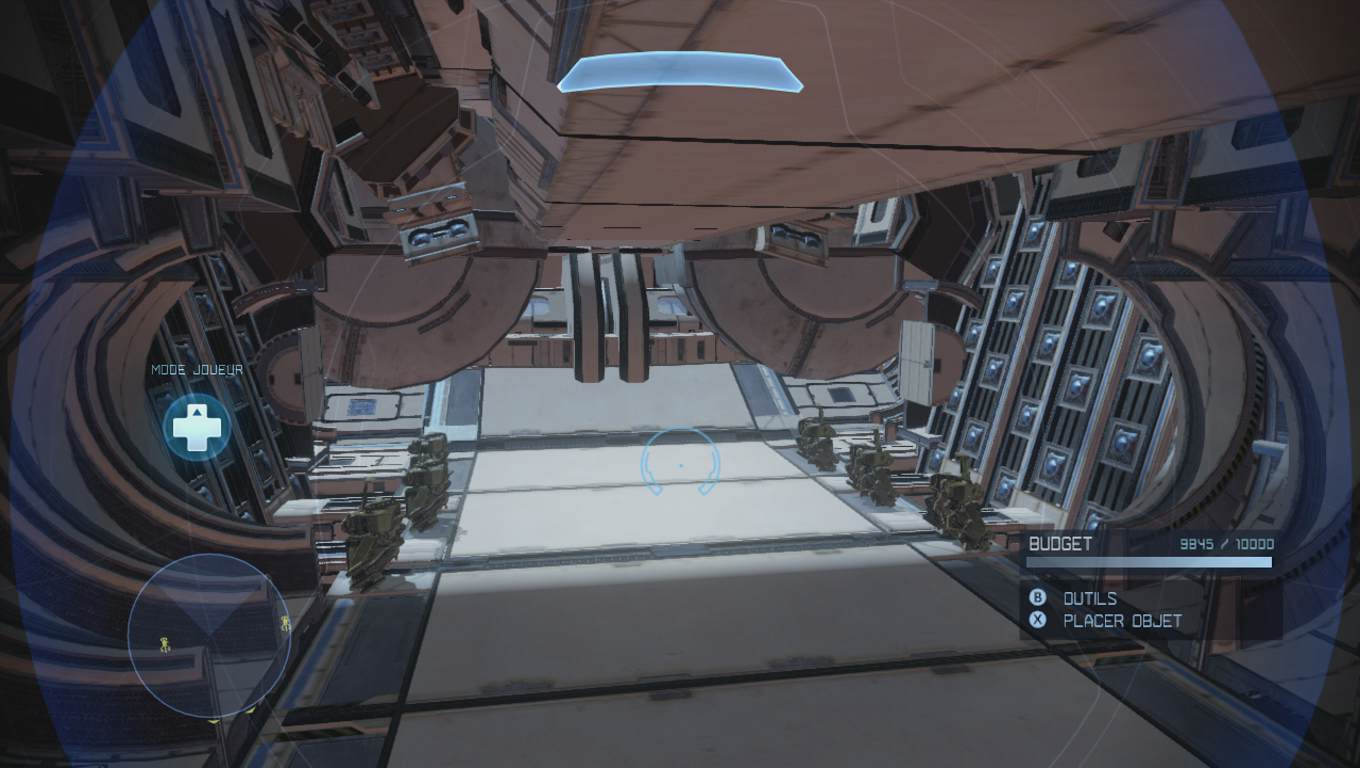Click the blue budget progress bar
Viewport: 1360px width, 768px height.
(x=1147, y=562)
